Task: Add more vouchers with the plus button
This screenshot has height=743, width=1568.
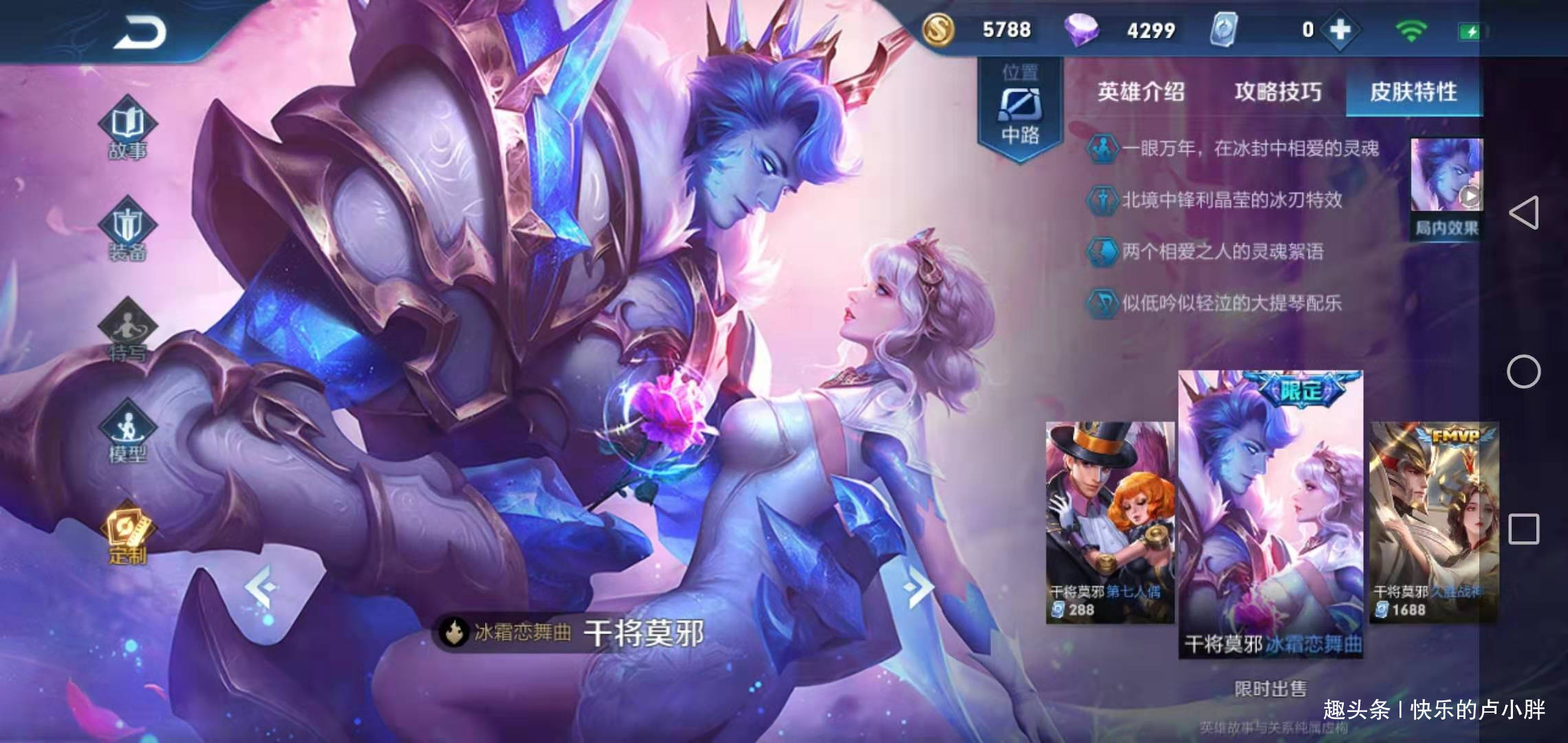Action: 1340,30
